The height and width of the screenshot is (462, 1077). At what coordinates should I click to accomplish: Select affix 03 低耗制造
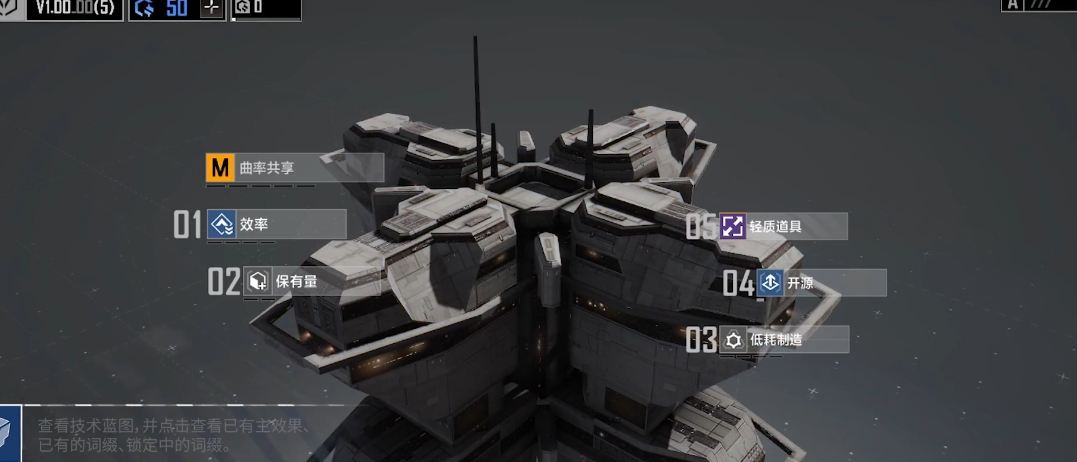(x=783, y=340)
